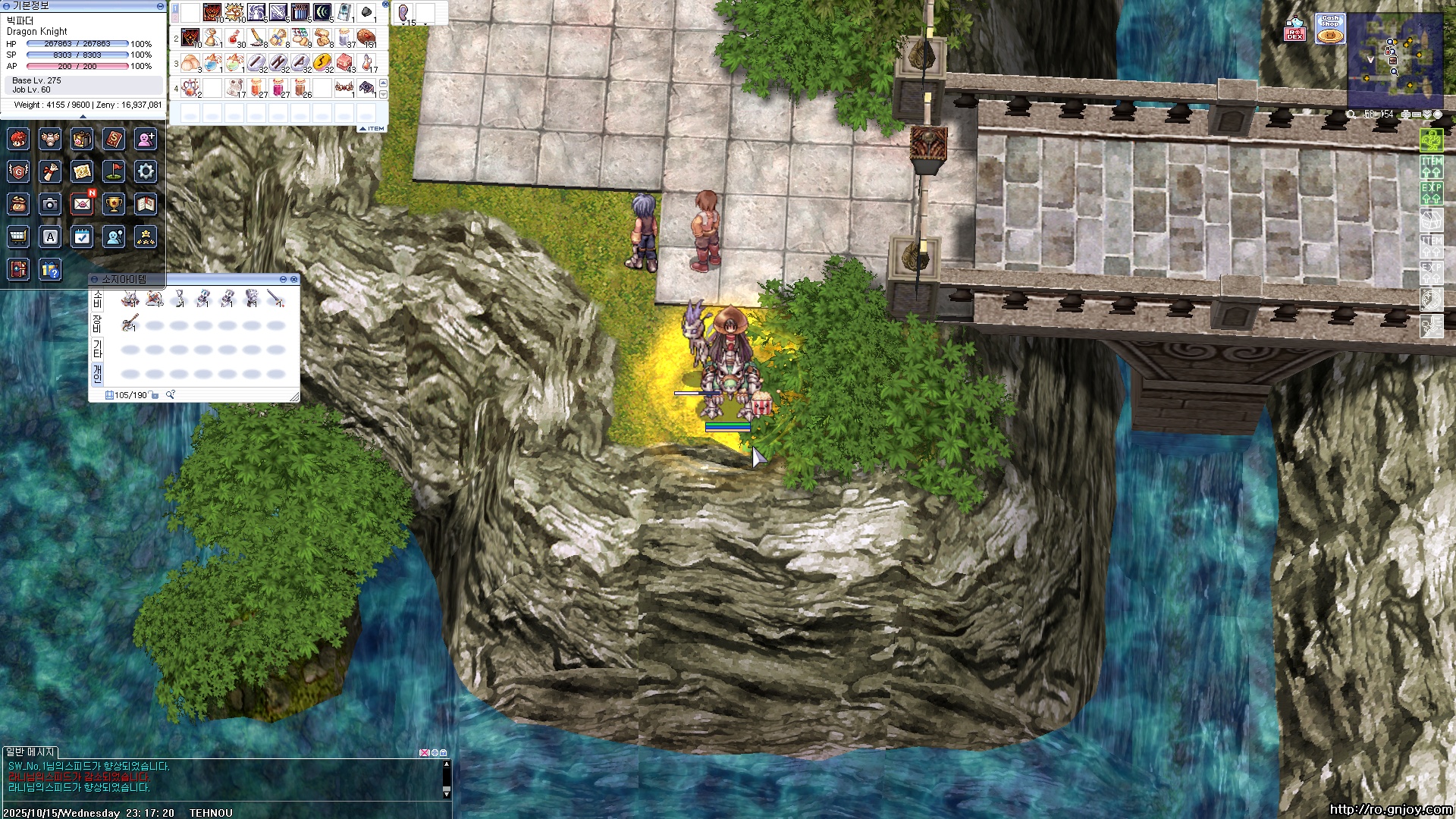Use the yellow lightning coin hotbar slot

click(x=322, y=62)
